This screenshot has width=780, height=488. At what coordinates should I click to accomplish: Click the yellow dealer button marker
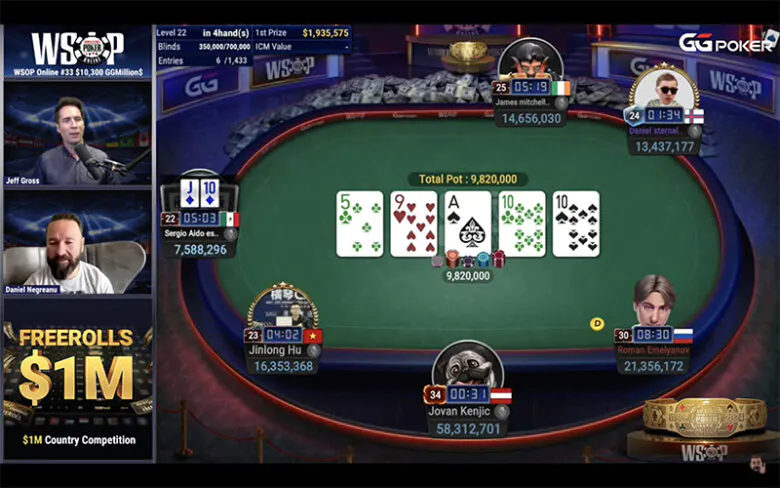click(x=597, y=323)
